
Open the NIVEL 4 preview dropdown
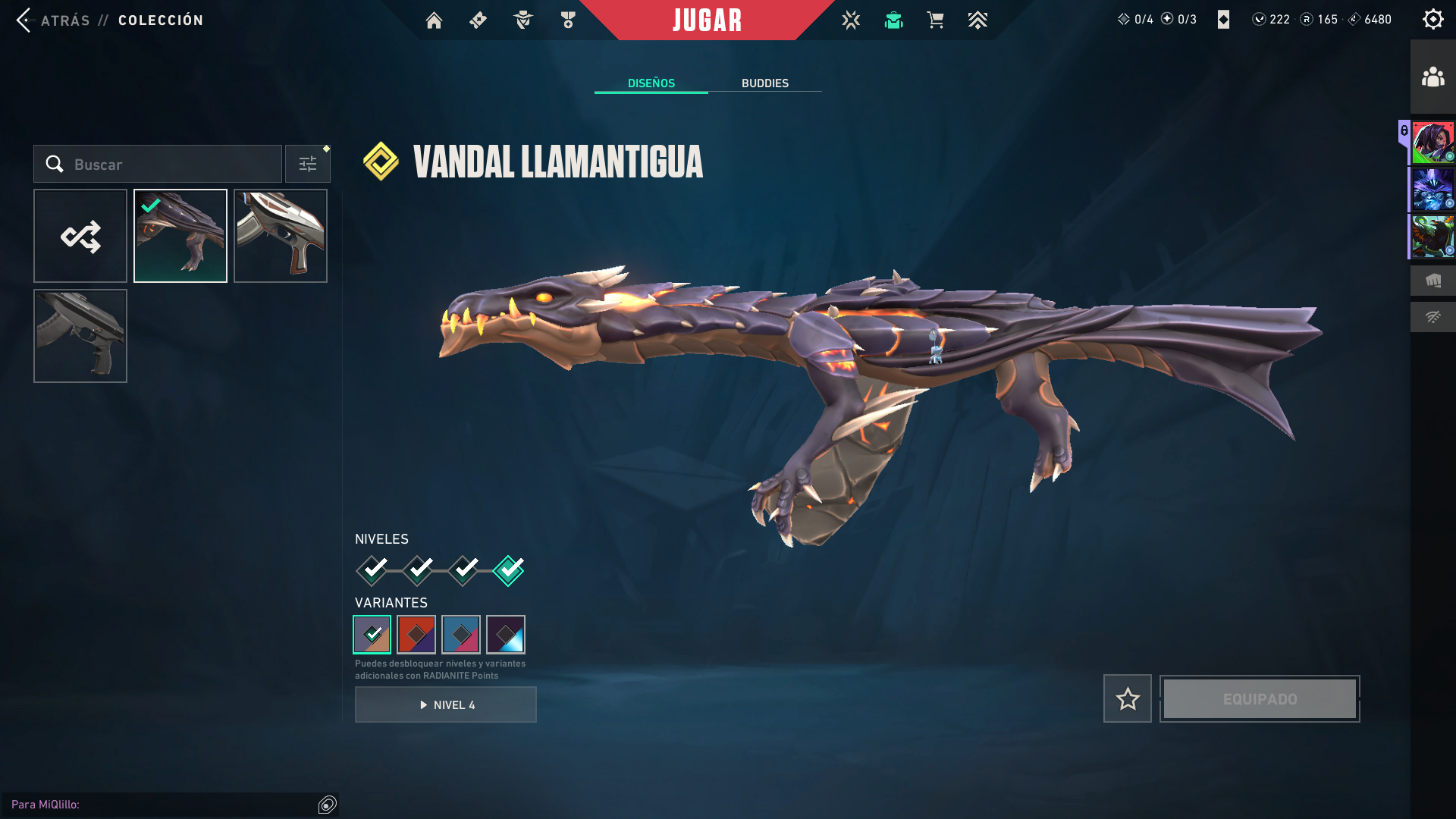(x=445, y=704)
